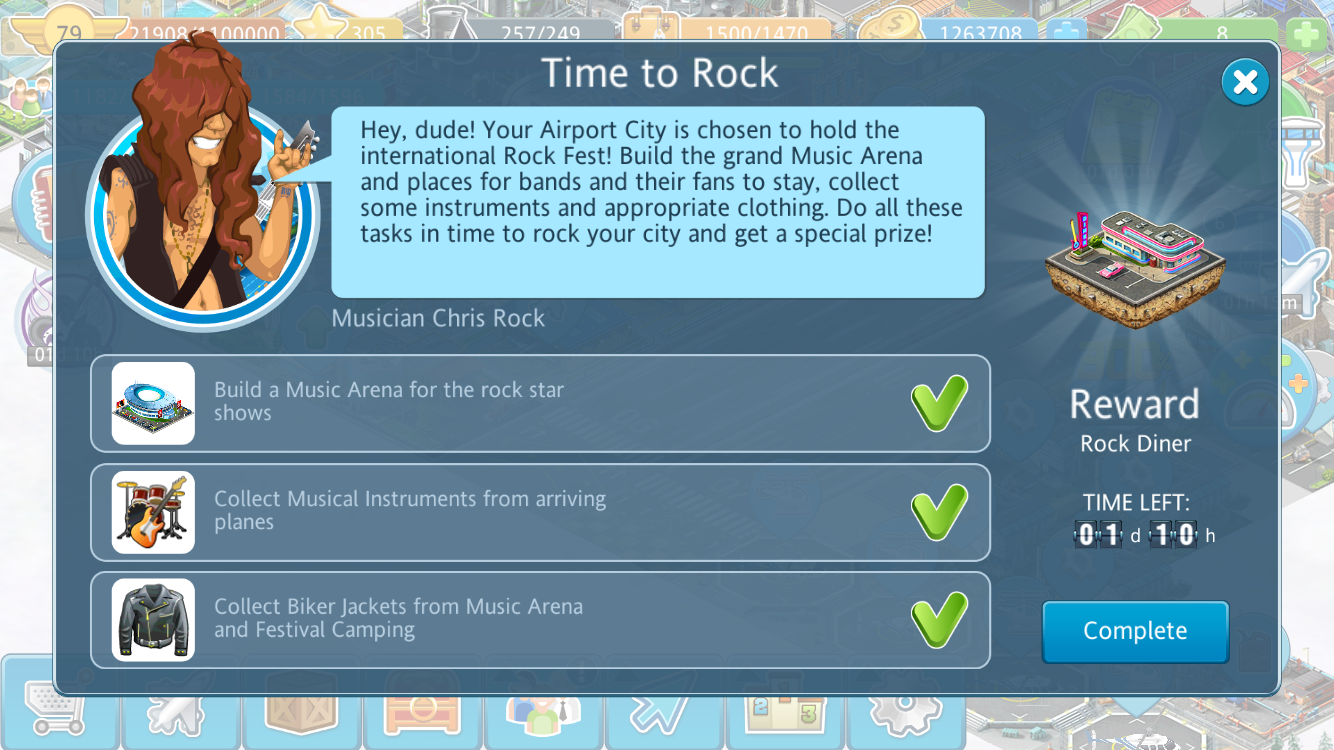Tap the Musician Chris Rock portrait
This screenshot has width=1334, height=750.
[202, 212]
